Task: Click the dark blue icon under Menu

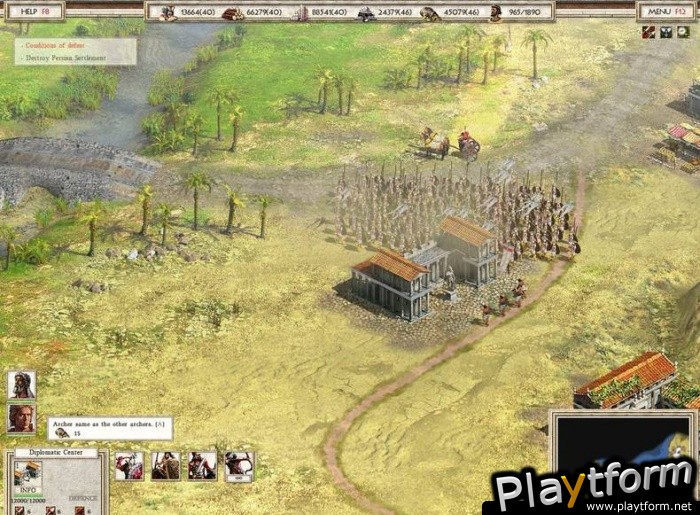Action: pos(667,32)
